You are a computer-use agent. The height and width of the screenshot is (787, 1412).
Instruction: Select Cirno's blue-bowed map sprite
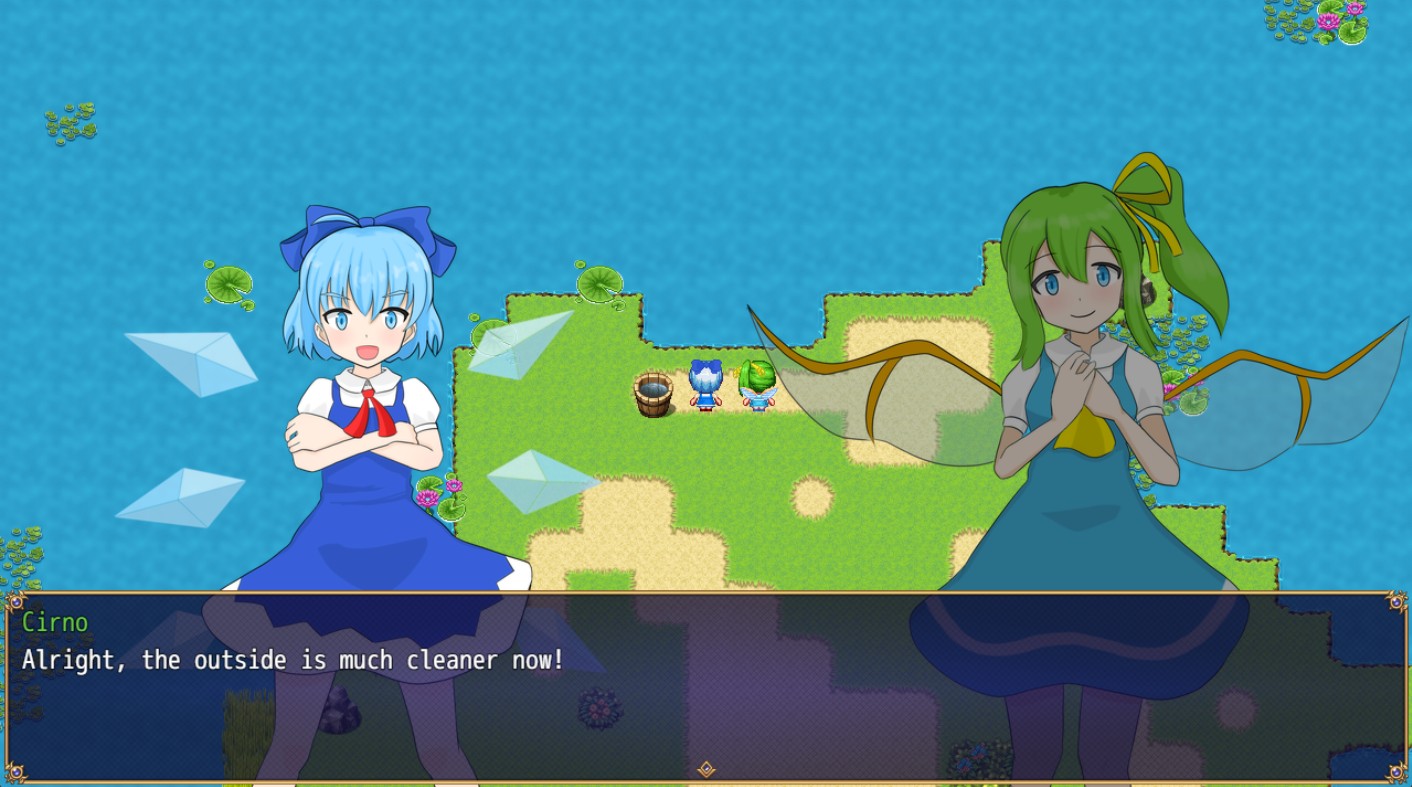704,387
